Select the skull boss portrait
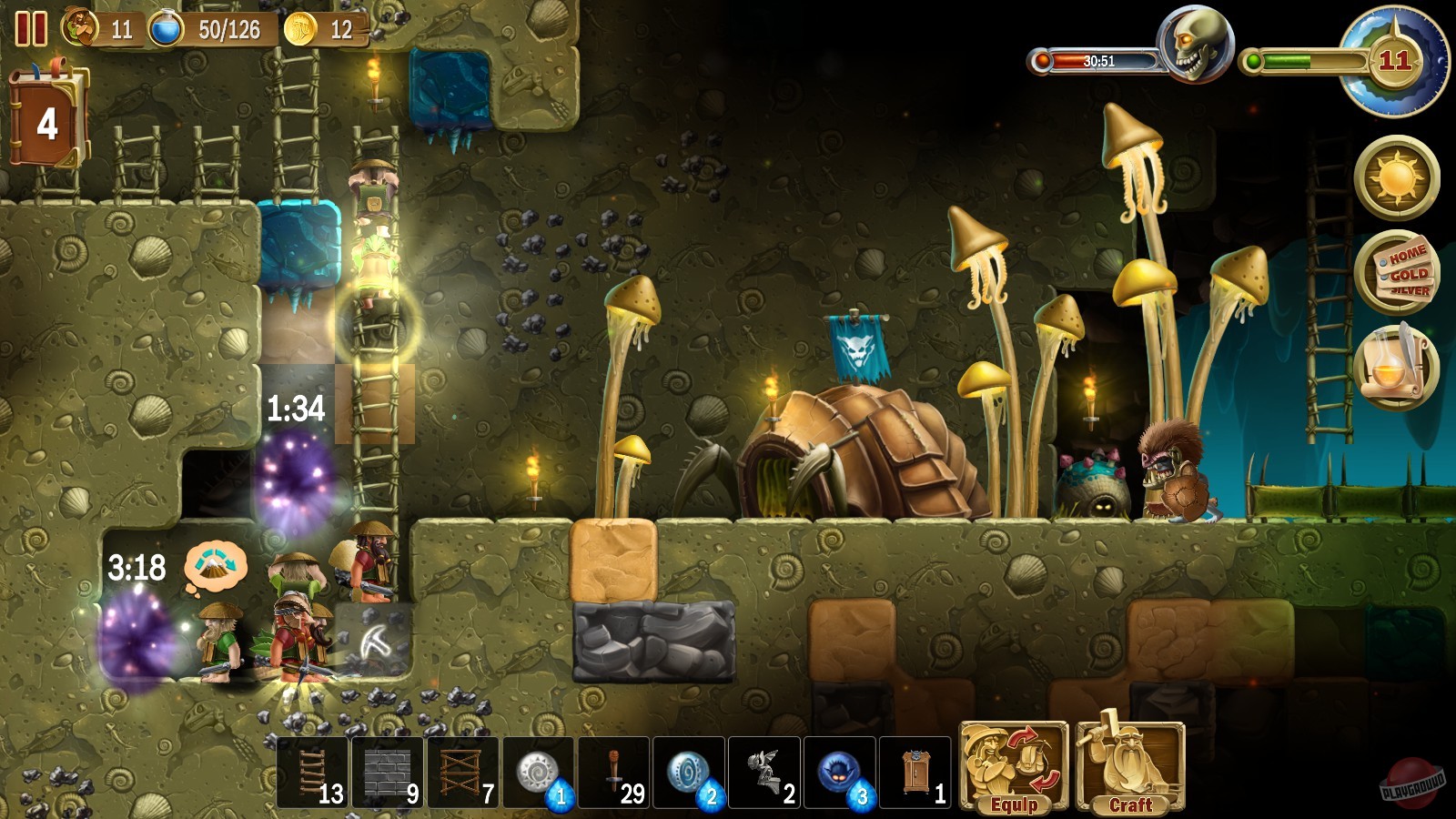 [1195, 43]
